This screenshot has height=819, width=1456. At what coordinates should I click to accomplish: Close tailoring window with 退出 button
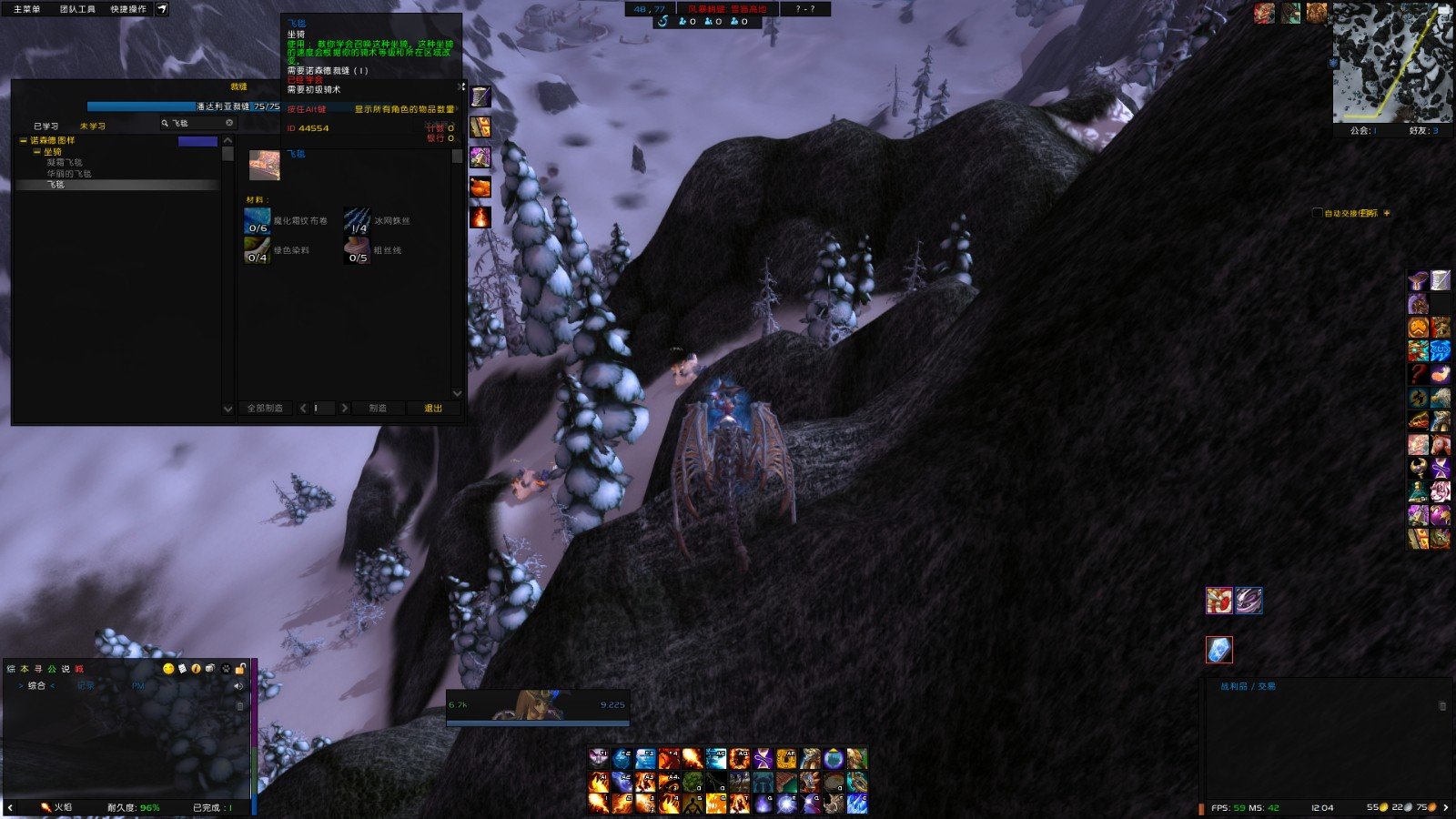[x=433, y=409]
